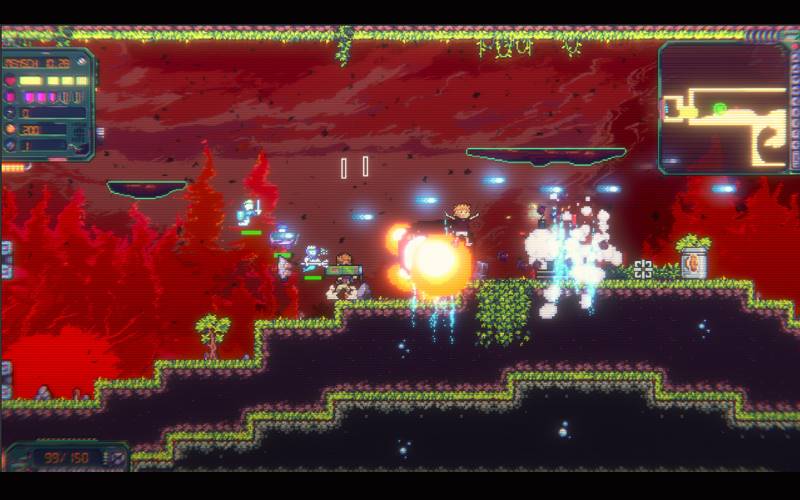Select the weapon icon beside the ammo counter
The height and width of the screenshot is (500, 800).
pos(116,458)
